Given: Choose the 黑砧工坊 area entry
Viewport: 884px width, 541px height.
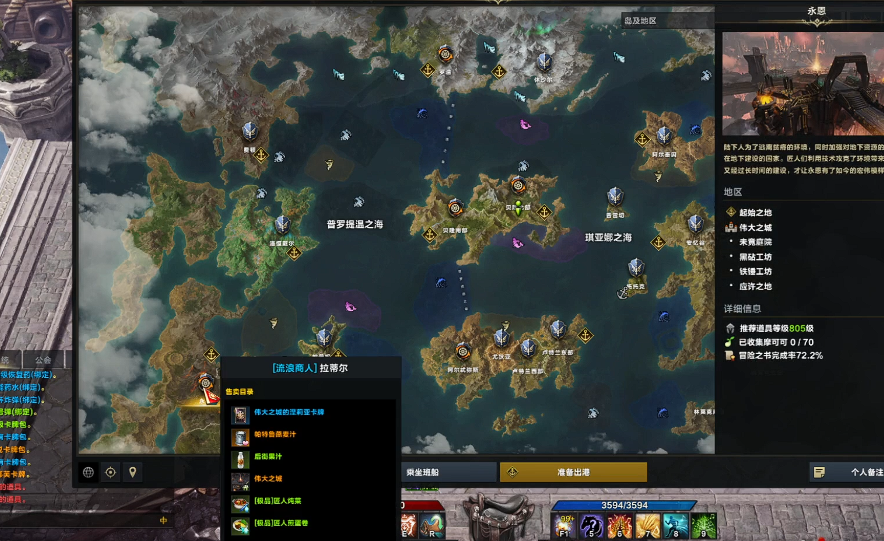Looking at the screenshot, I should pyautogui.click(x=755, y=256).
